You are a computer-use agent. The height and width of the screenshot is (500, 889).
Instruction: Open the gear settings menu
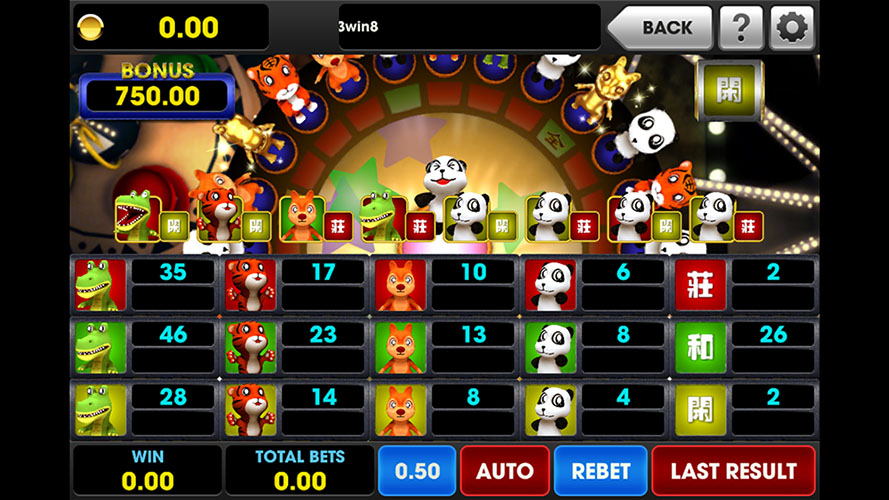coord(791,28)
